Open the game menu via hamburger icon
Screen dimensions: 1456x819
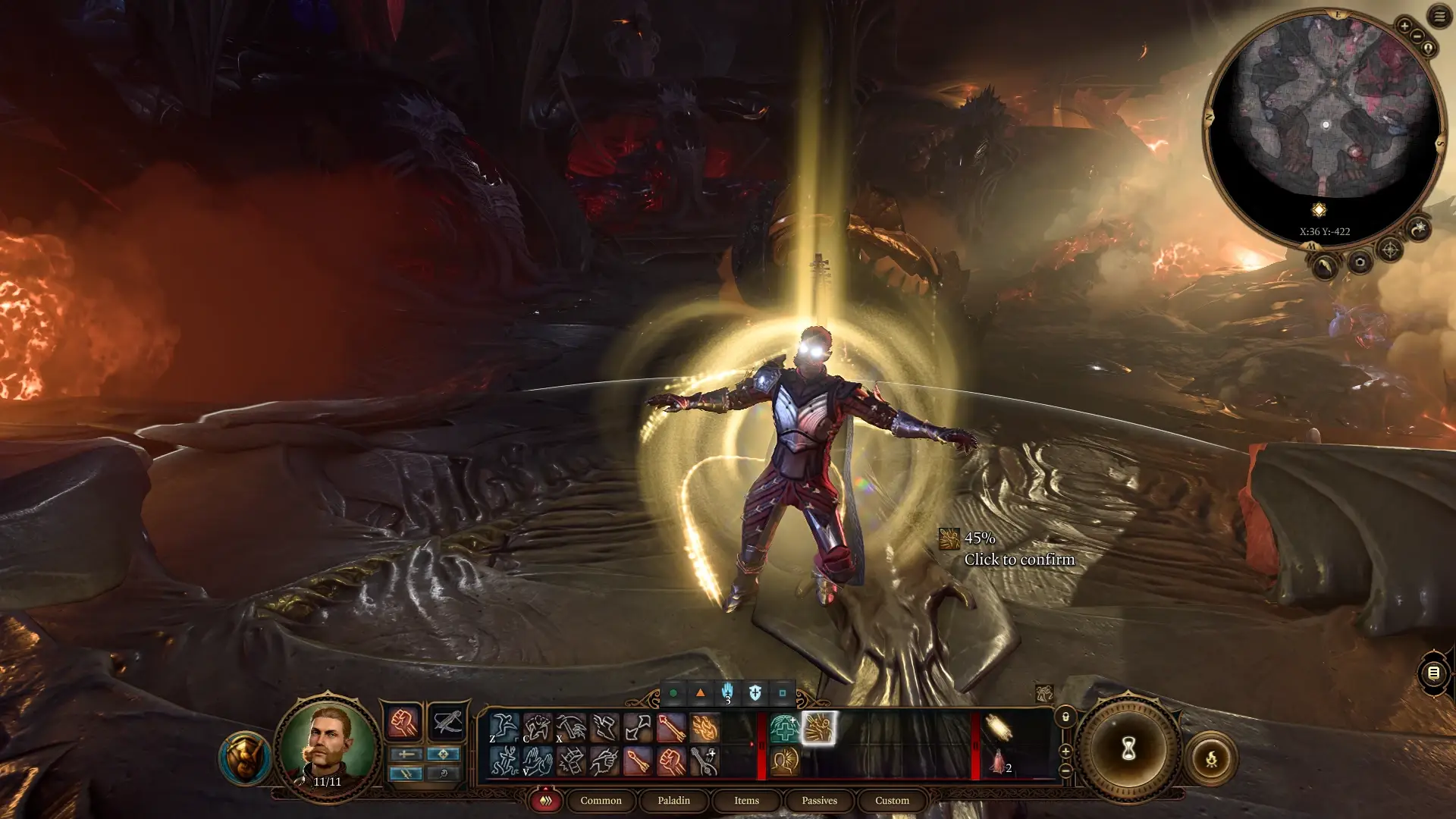pyautogui.click(x=1440, y=17)
